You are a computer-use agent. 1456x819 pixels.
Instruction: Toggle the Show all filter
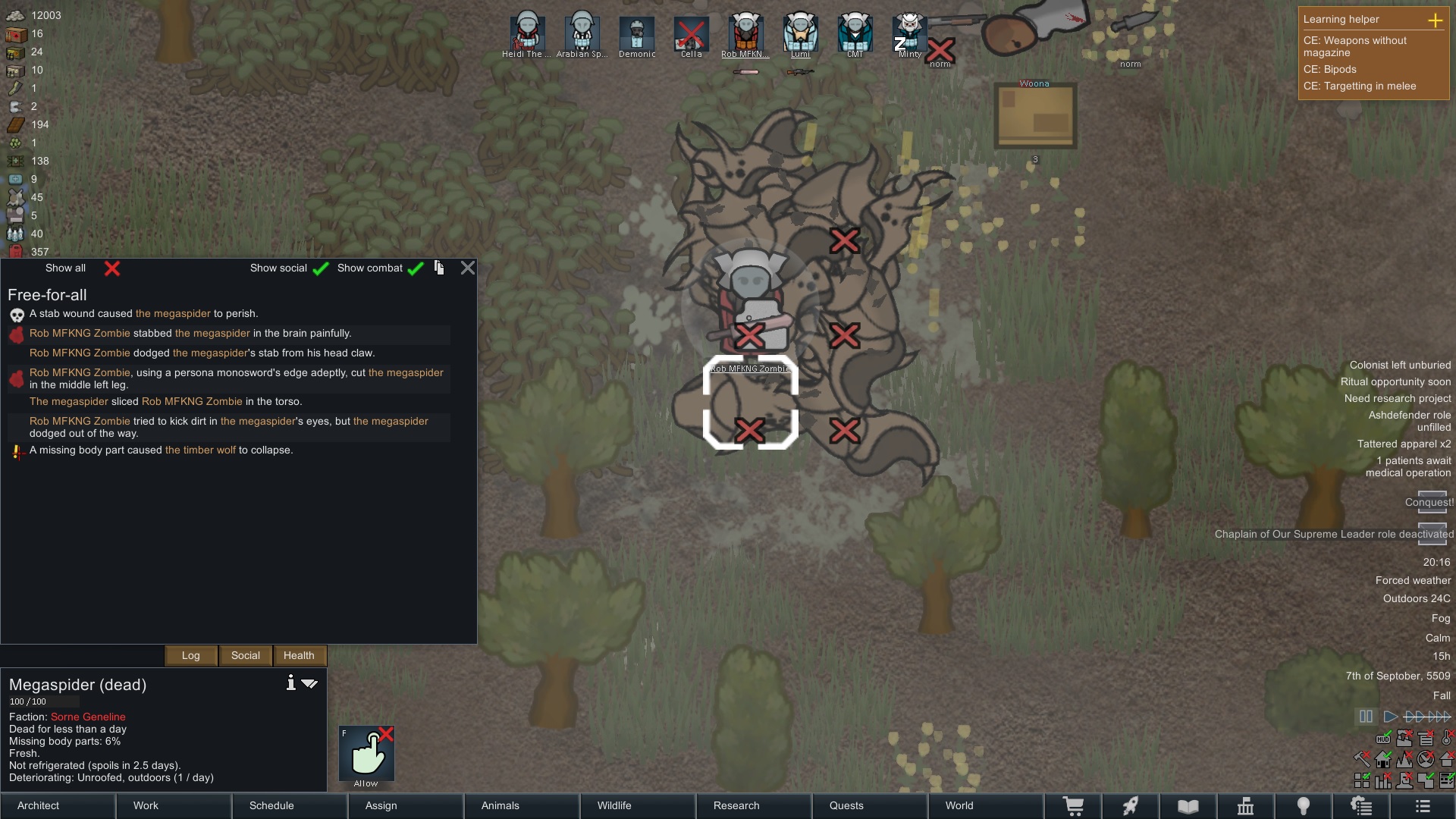pyautogui.click(x=112, y=268)
